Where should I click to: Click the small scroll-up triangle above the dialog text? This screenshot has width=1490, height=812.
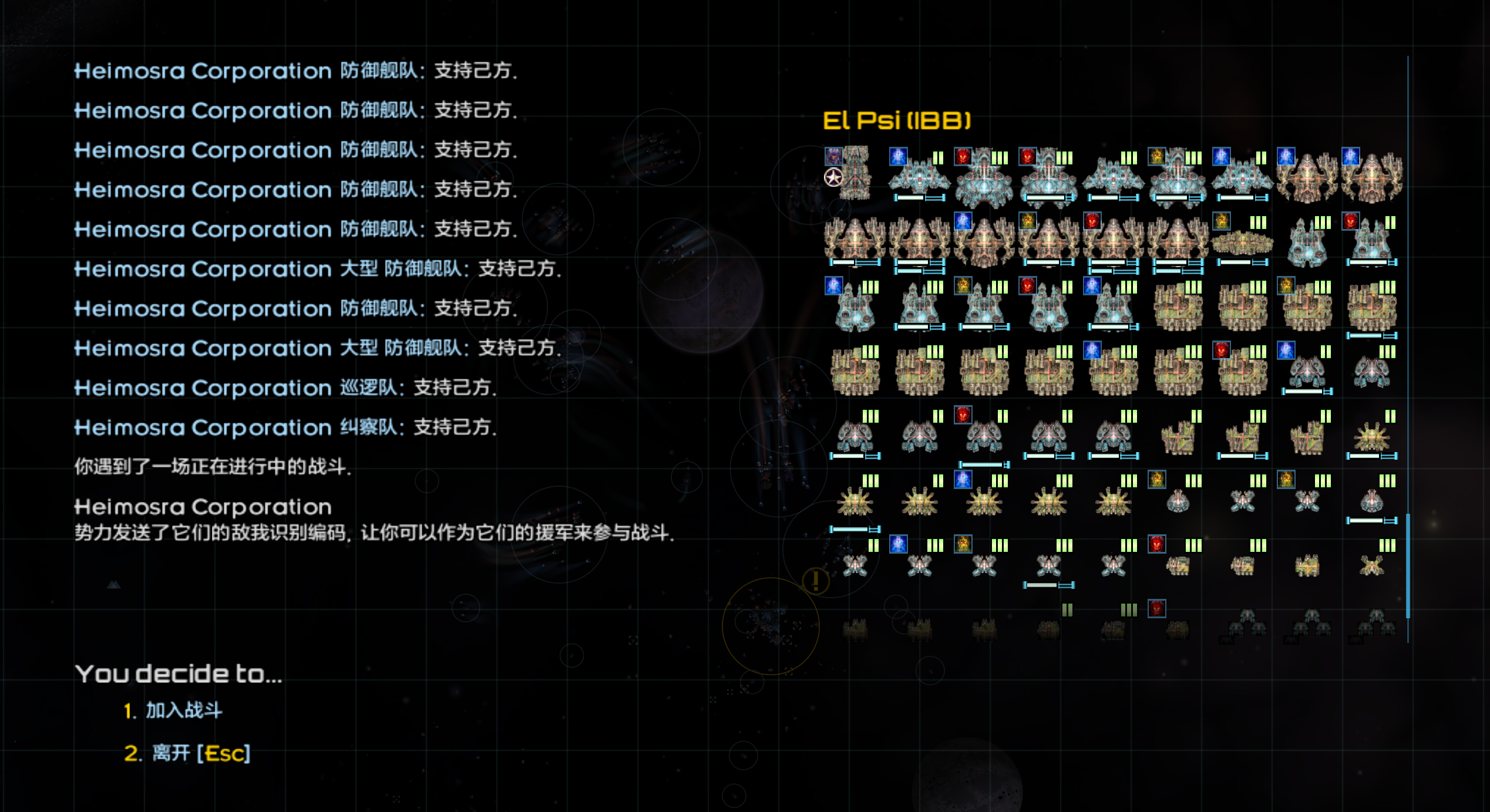coord(113,585)
